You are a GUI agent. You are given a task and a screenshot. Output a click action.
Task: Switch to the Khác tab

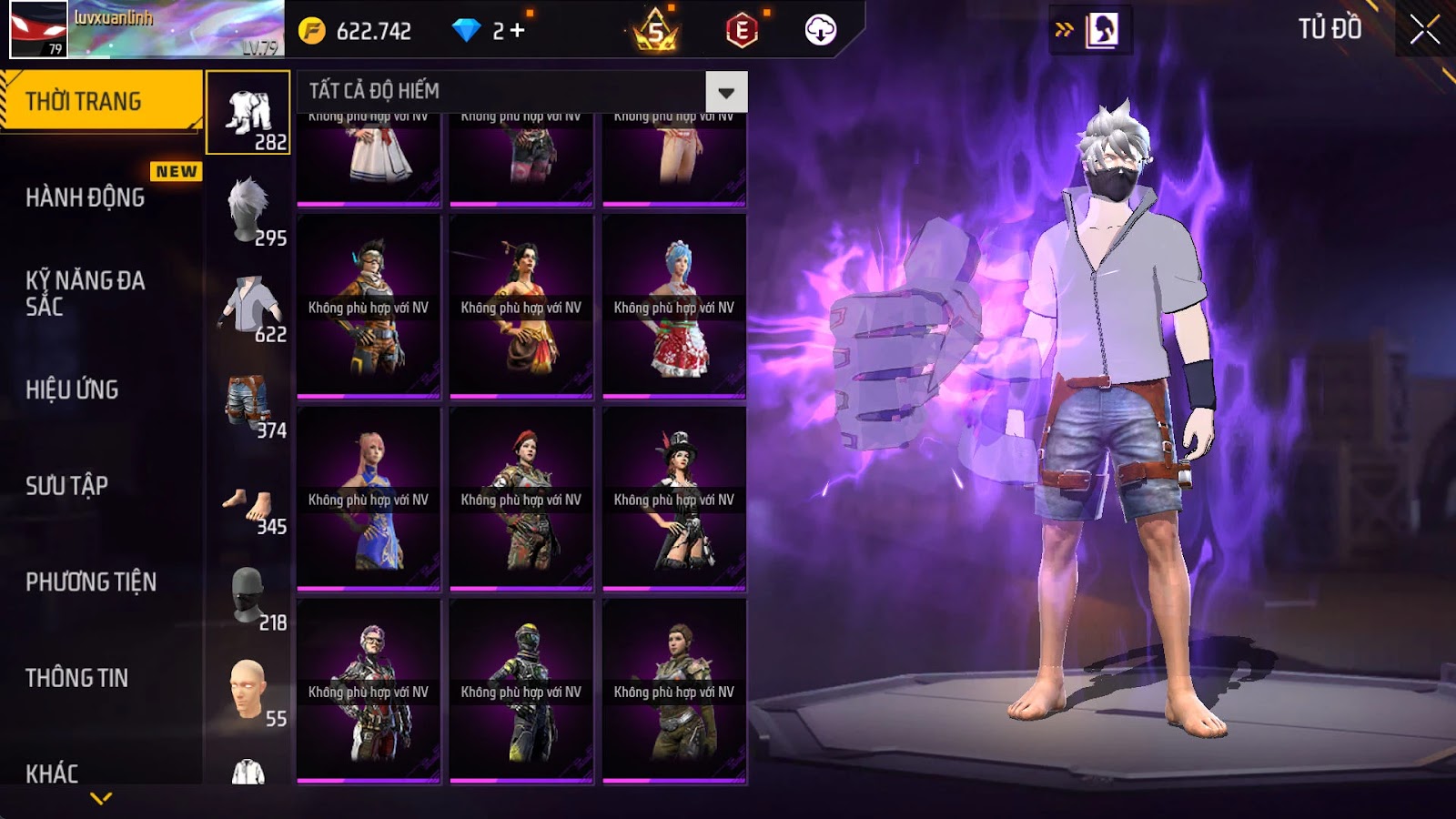pyautogui.click(x=53, y=773)
